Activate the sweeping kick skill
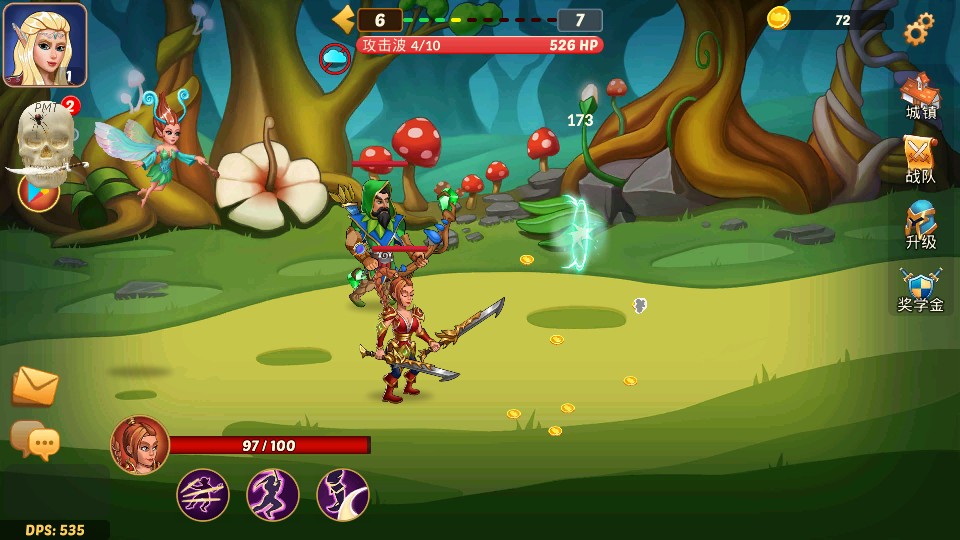This screenshot has height=540, width=960. [343, 495]
